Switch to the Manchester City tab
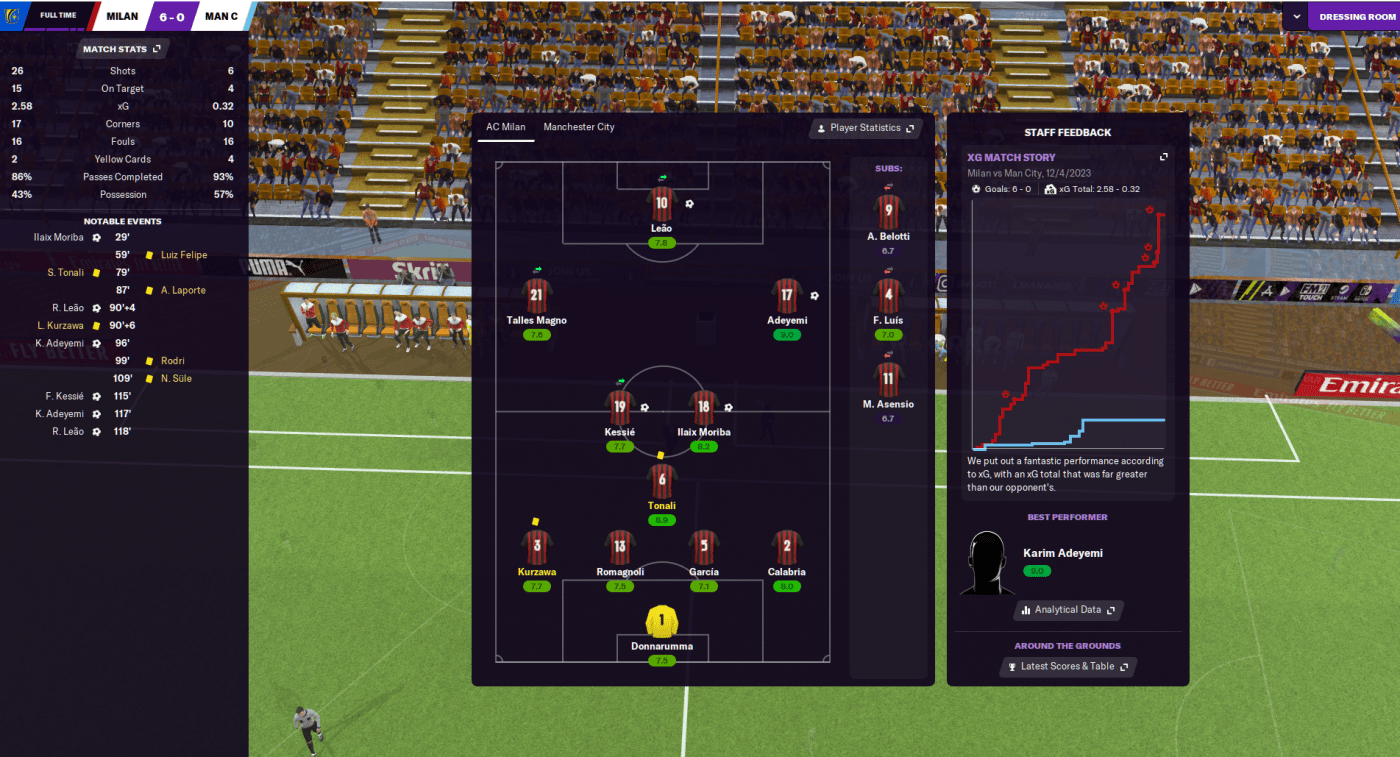1400x757 pixels. (x=578, y=127)
